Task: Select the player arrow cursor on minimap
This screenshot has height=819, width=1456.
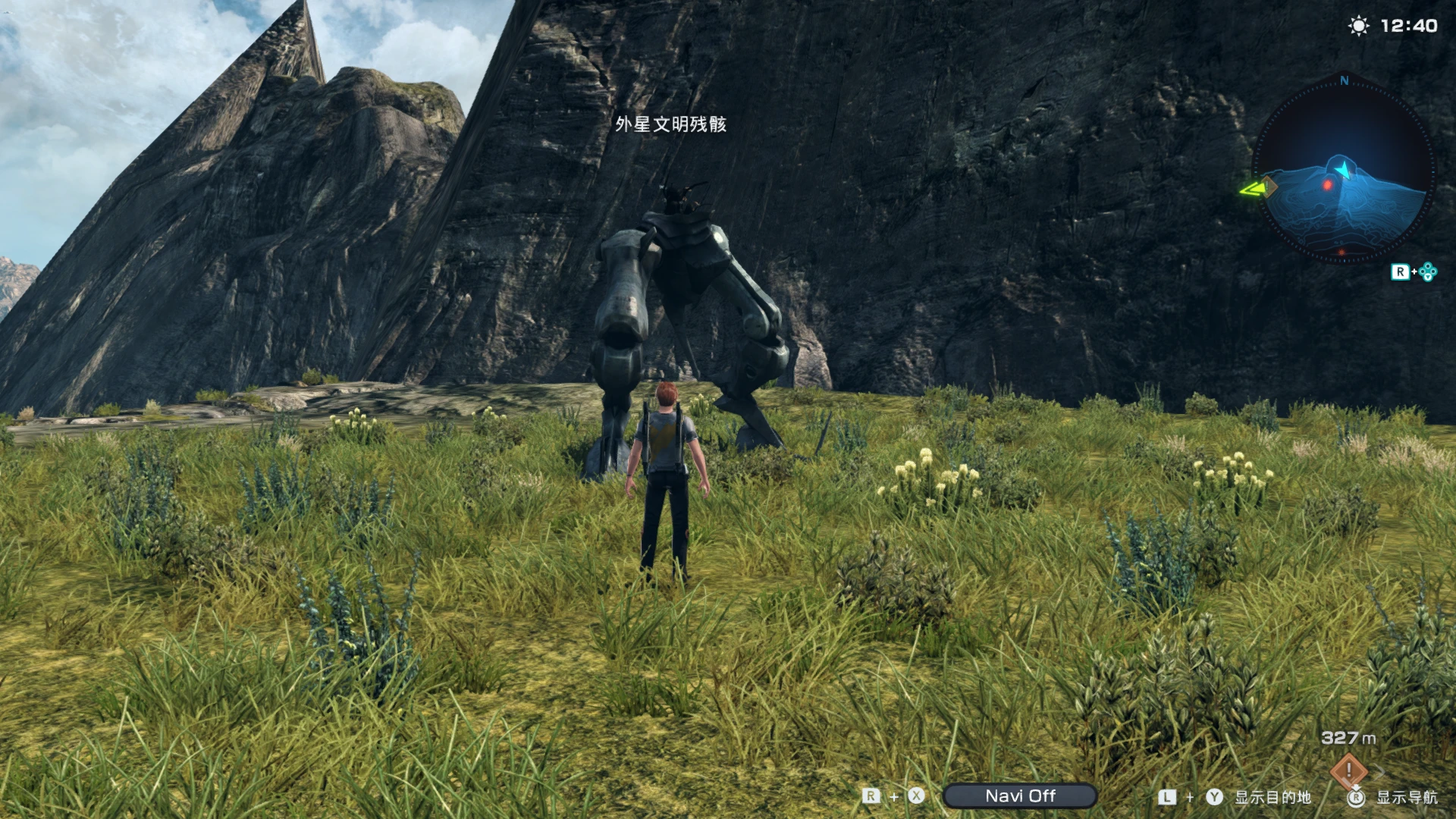Action: [x=1344, y=169]
